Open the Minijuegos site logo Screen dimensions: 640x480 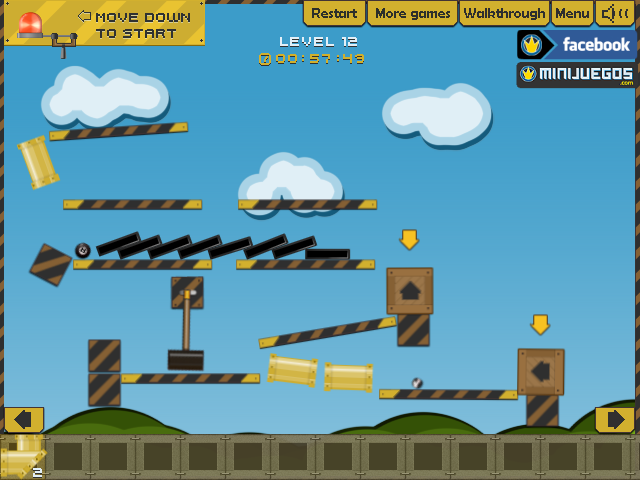tap(577, 75)
